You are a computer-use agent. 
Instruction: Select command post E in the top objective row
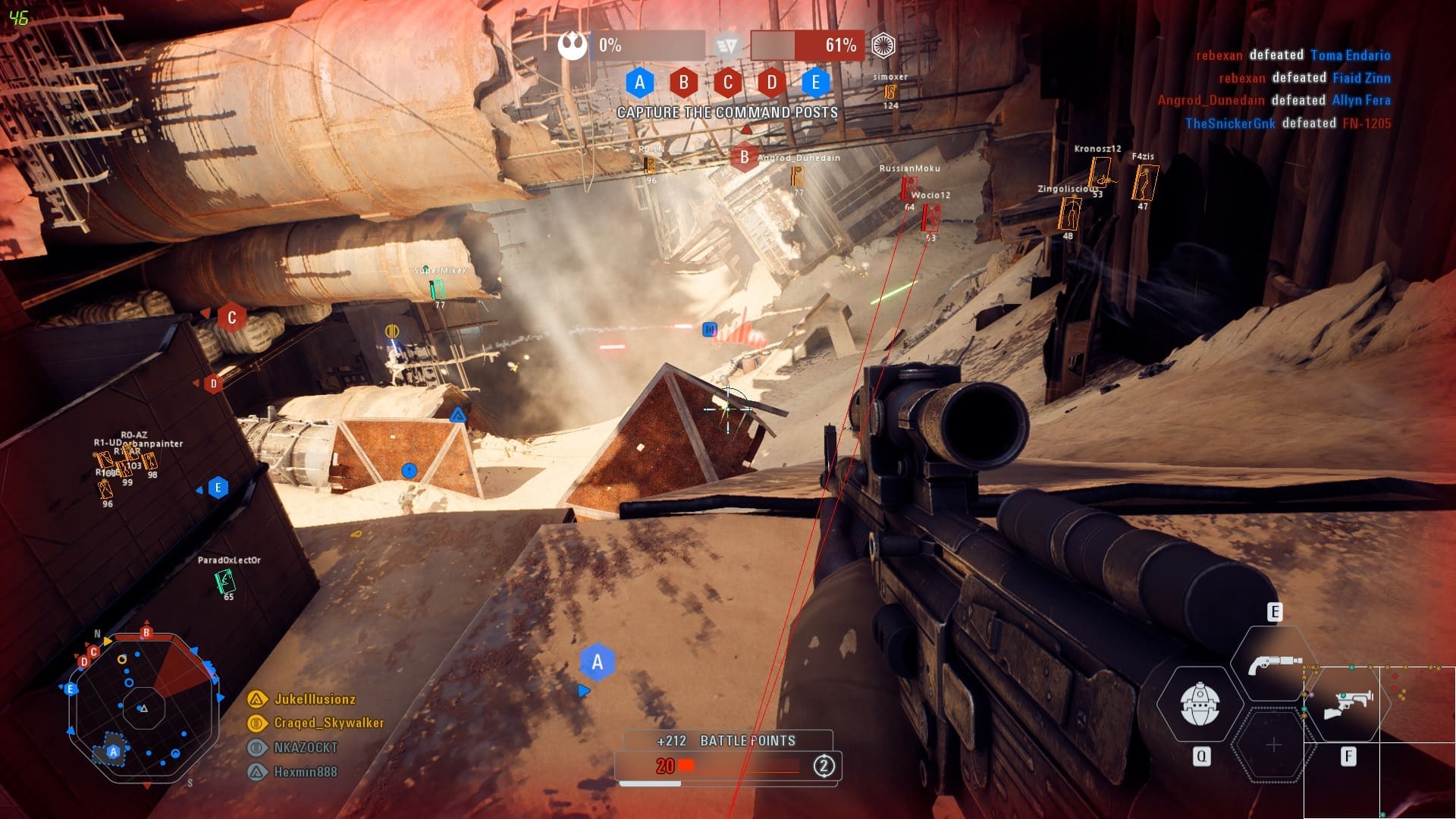pos(815,82)
